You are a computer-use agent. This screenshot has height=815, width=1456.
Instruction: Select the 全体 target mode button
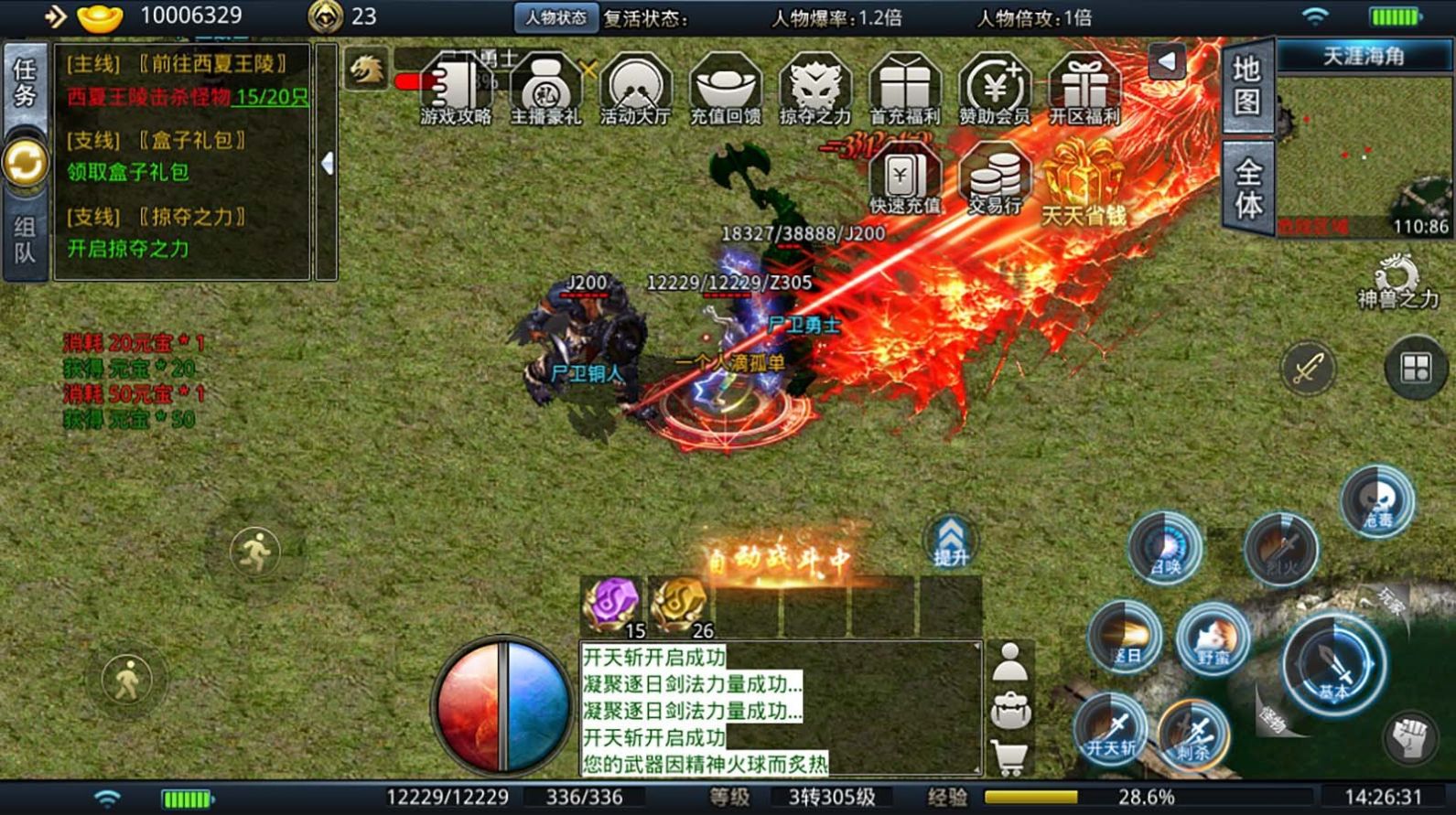[x=1248, y=189]
